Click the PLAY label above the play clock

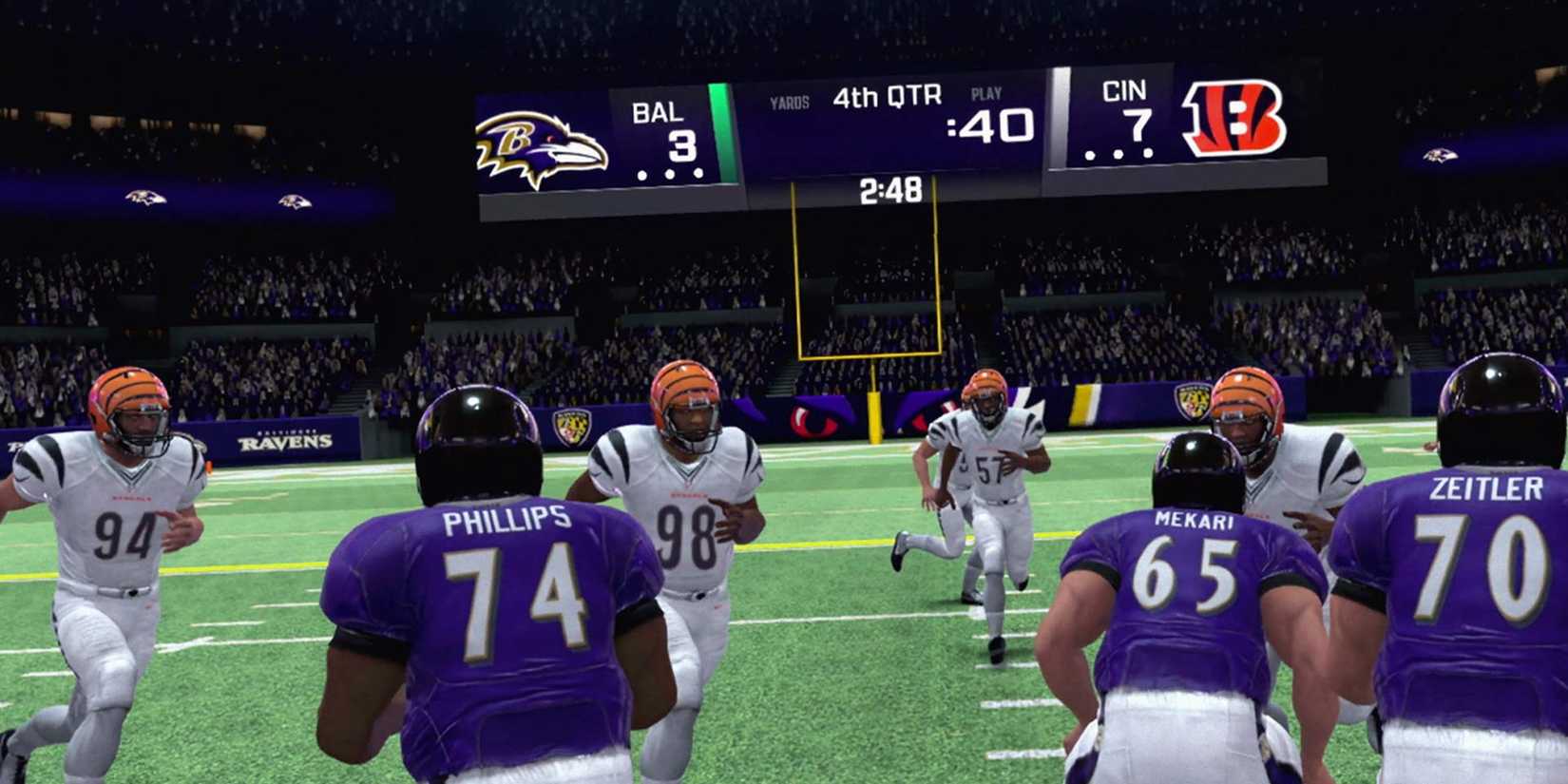tap(985, 92)
